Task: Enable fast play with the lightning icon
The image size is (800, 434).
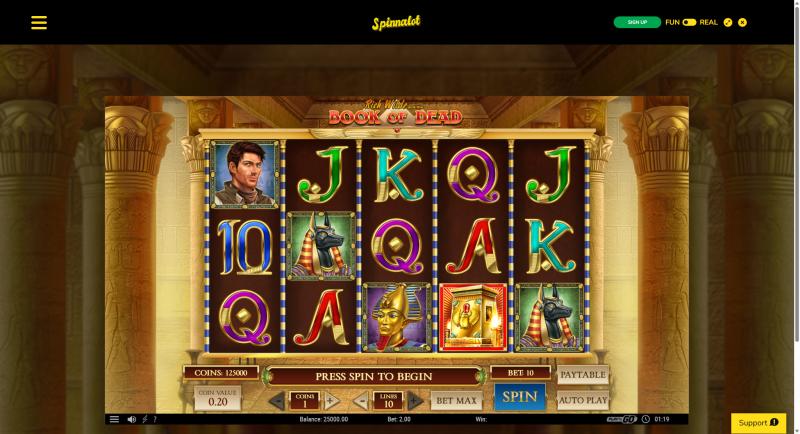Action: tap(144, 419)
